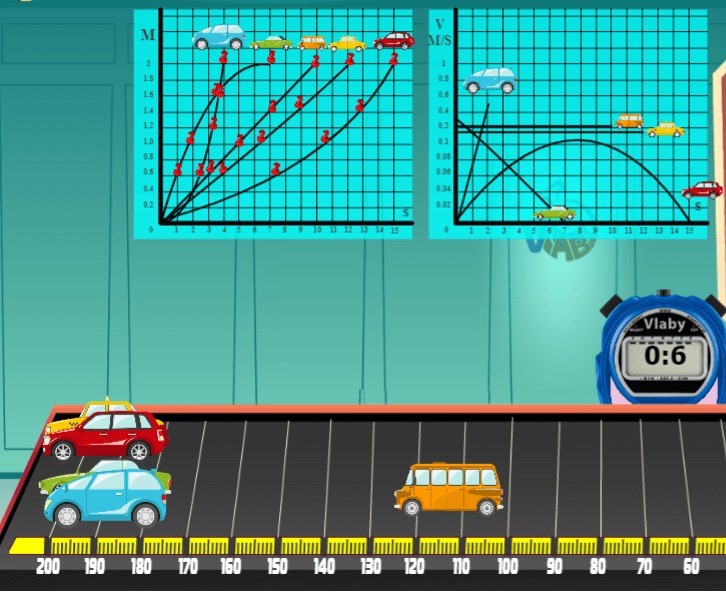Image resolution: width=726 pixels, height=596 pixels.
Task: Select the red car icon on the distance graph
Action: tap(394, 41)
